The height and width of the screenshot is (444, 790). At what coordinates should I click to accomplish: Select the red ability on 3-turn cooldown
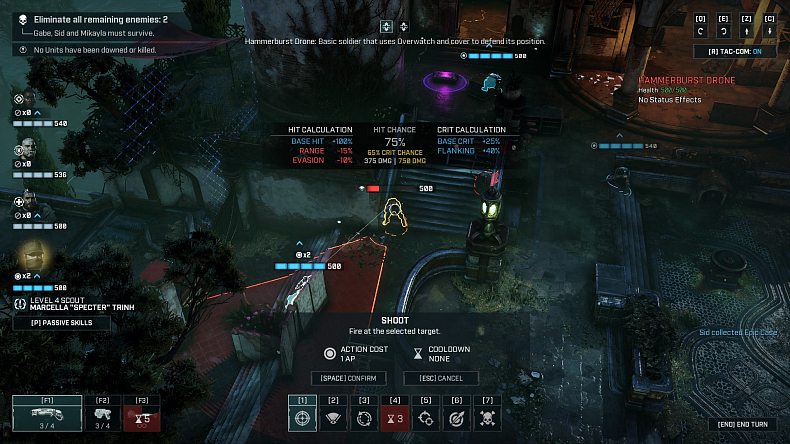click(x=395, y=419)
